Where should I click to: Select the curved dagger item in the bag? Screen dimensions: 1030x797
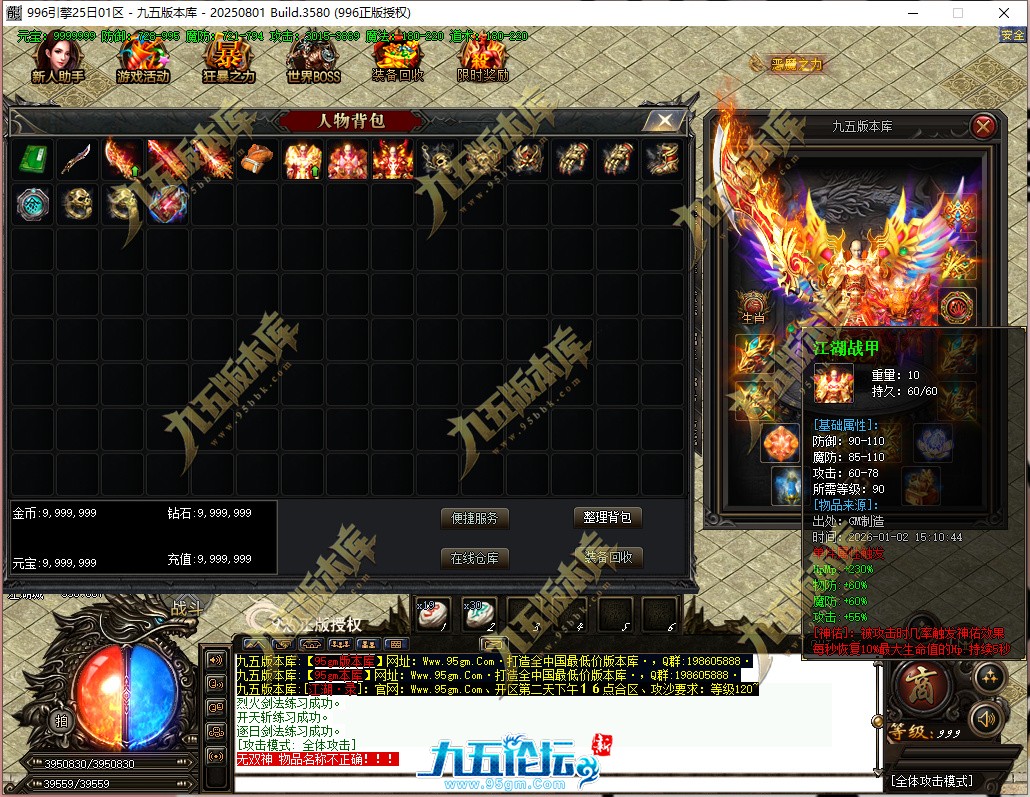pos(77,160)
